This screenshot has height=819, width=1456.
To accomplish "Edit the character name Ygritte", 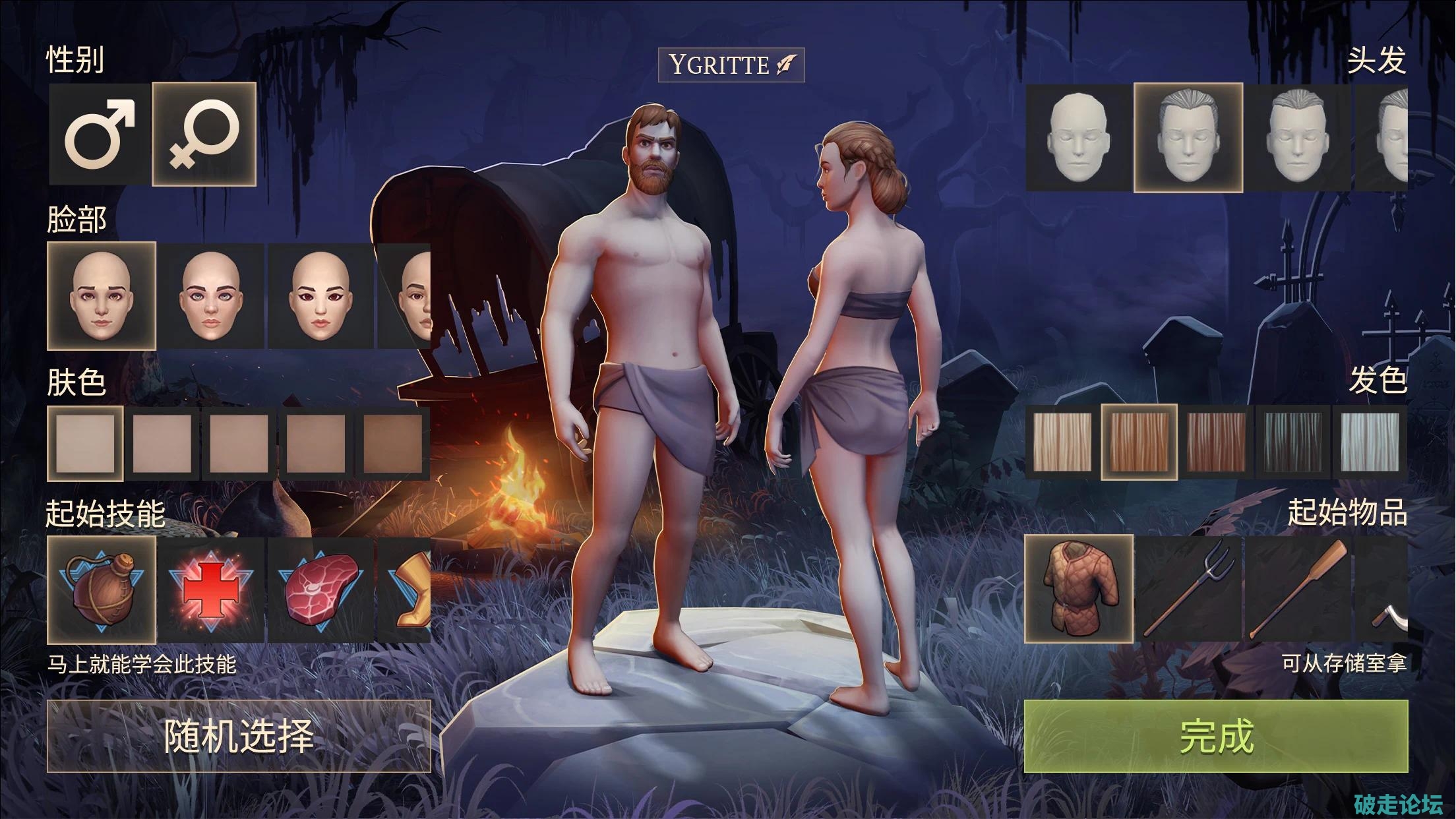I will point(731,65).
